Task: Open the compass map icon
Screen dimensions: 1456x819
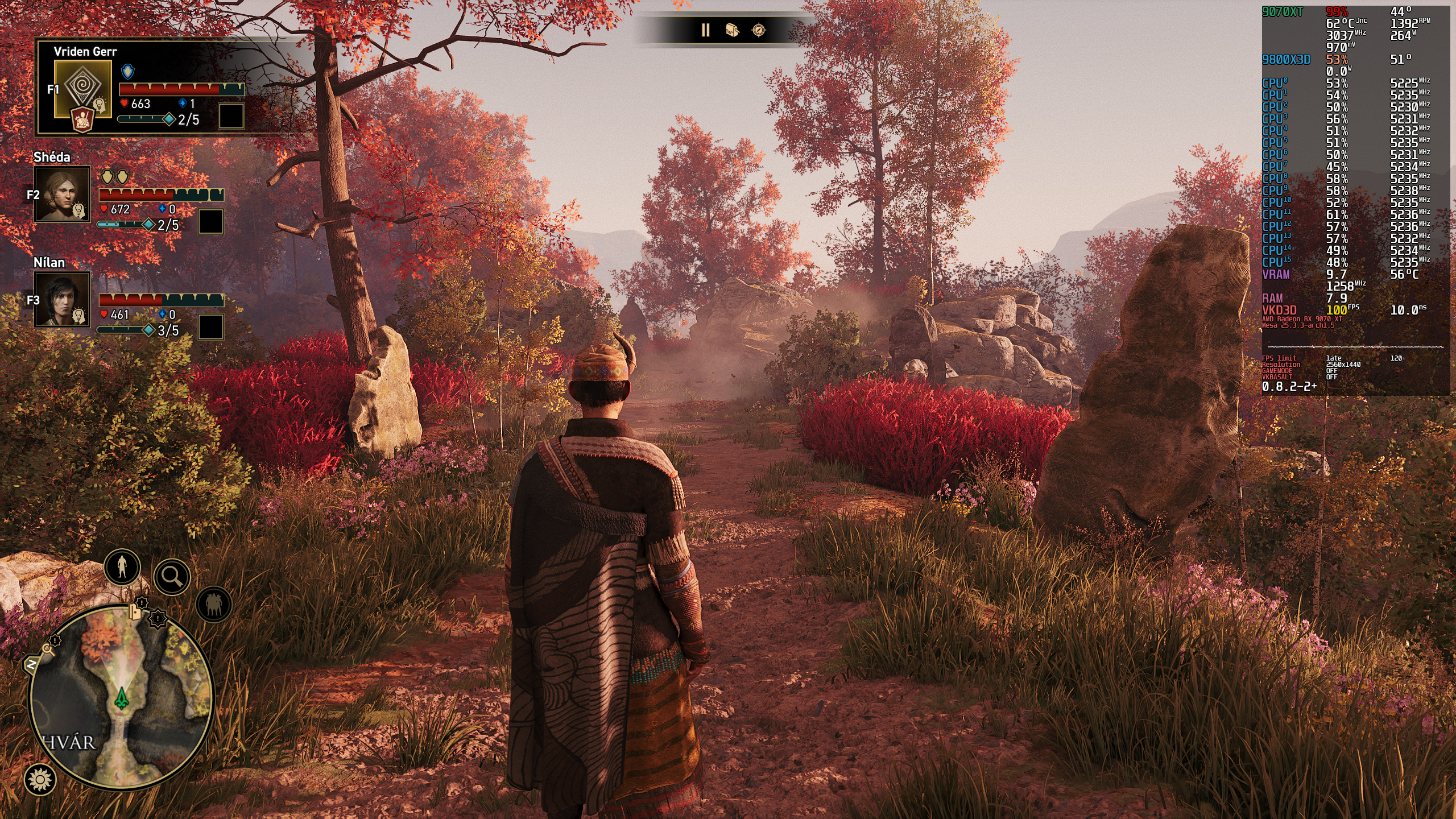Action: pyautogui.click(x=759, y=30)
